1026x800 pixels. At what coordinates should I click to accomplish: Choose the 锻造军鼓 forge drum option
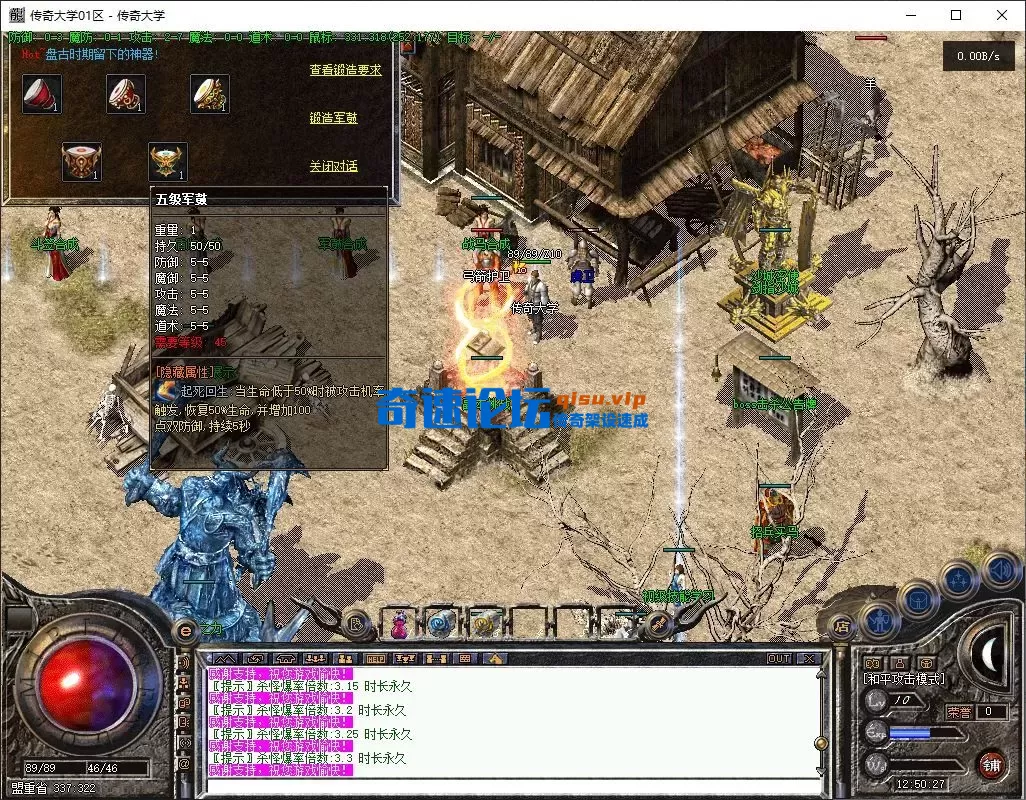pos(333,118)
